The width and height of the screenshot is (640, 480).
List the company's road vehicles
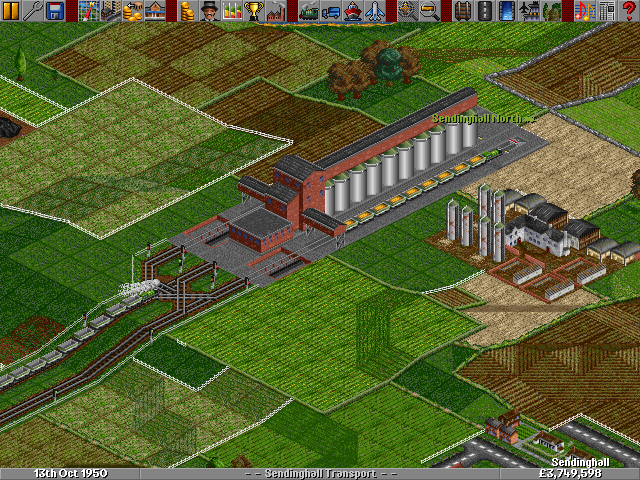(x=330, y=11)
